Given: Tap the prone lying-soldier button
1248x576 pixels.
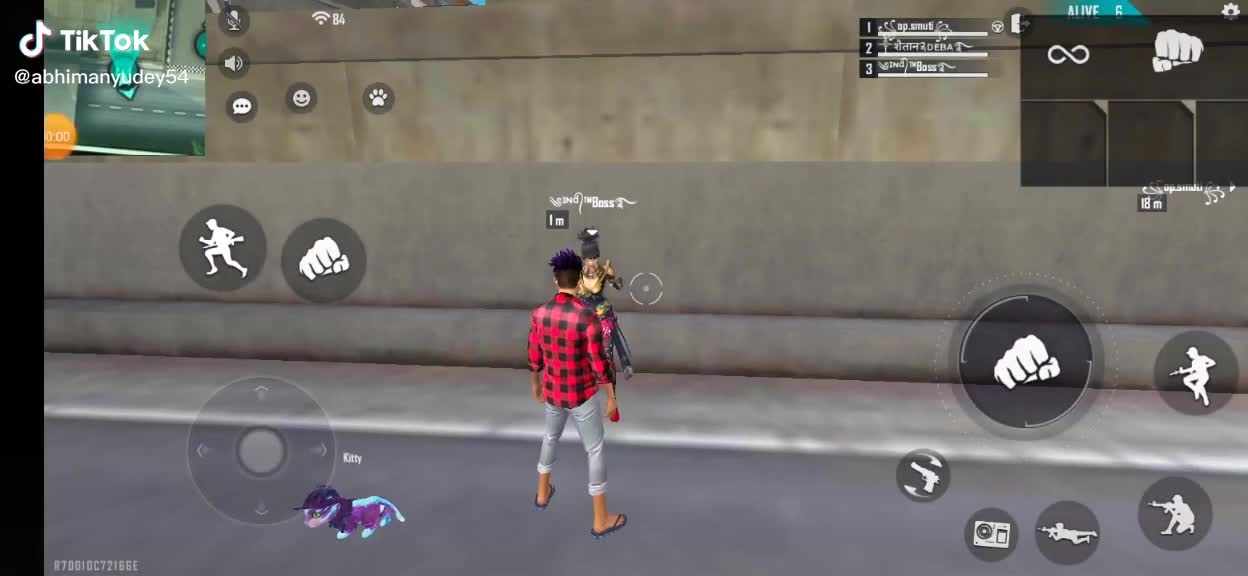Looking at the screenshot, I should 1067,532.
